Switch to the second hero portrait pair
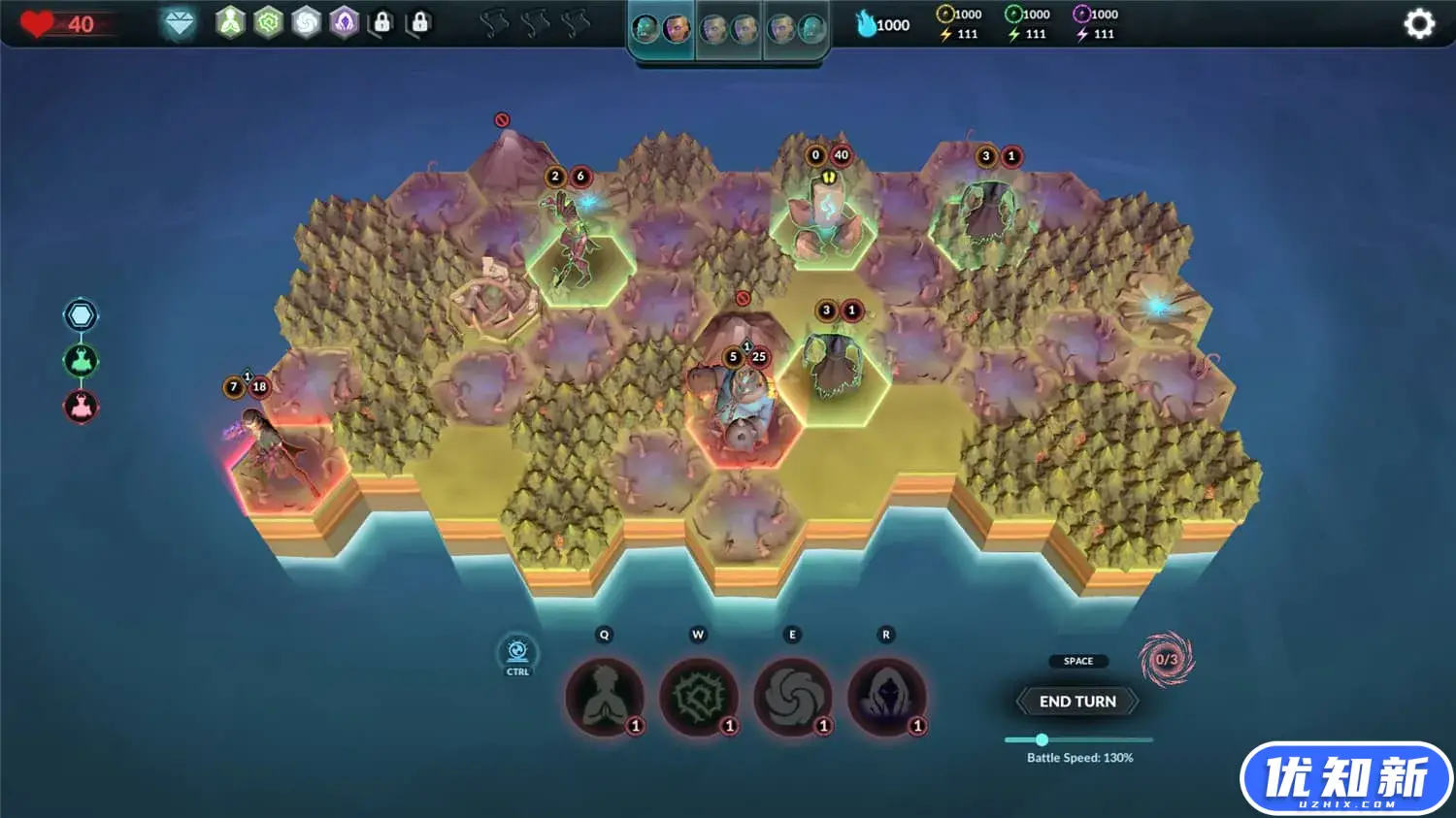1456x818 pixels. point(729,29)
